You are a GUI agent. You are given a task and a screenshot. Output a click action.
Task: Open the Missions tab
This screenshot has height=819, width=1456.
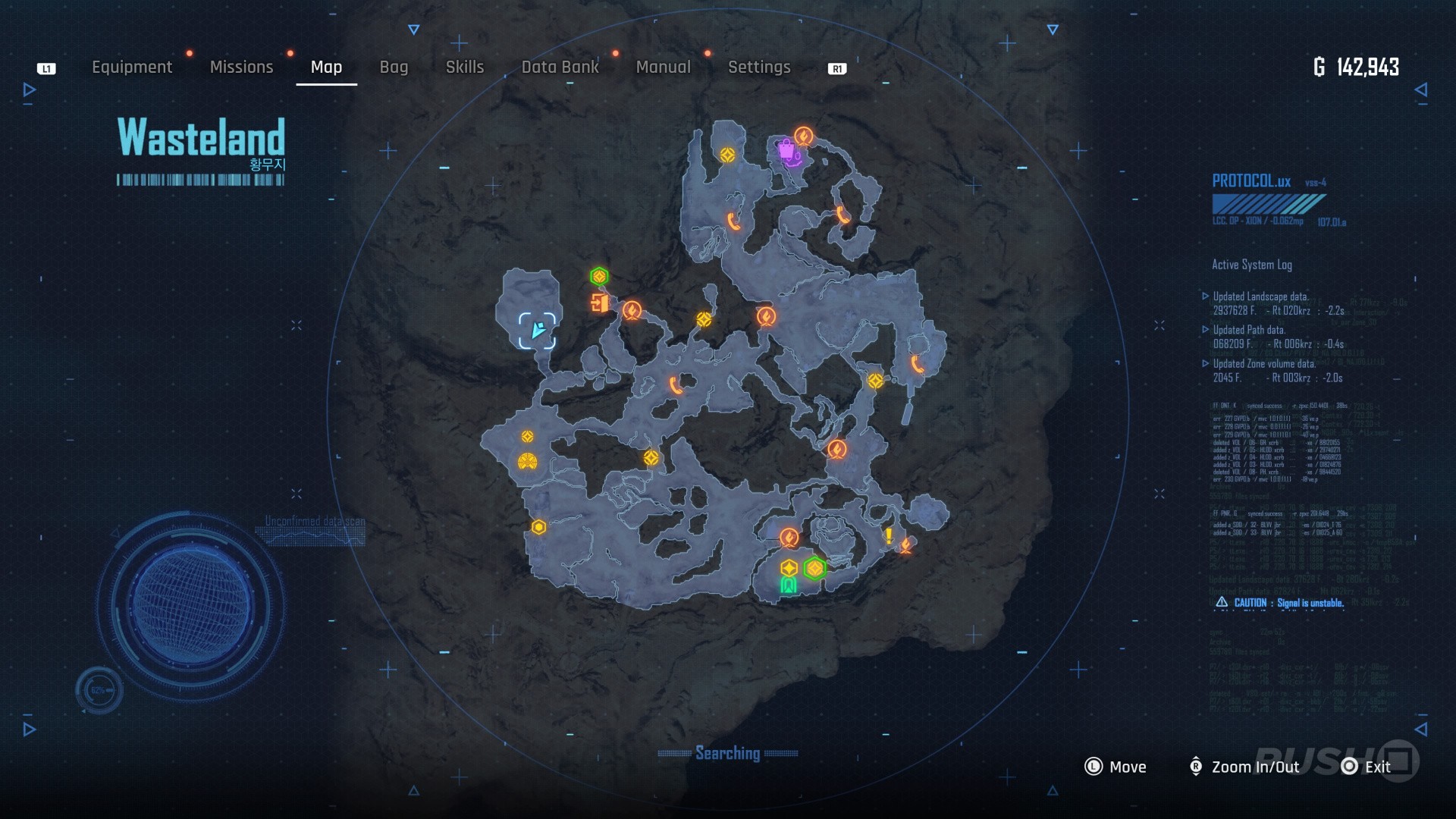tap(241, 67)
